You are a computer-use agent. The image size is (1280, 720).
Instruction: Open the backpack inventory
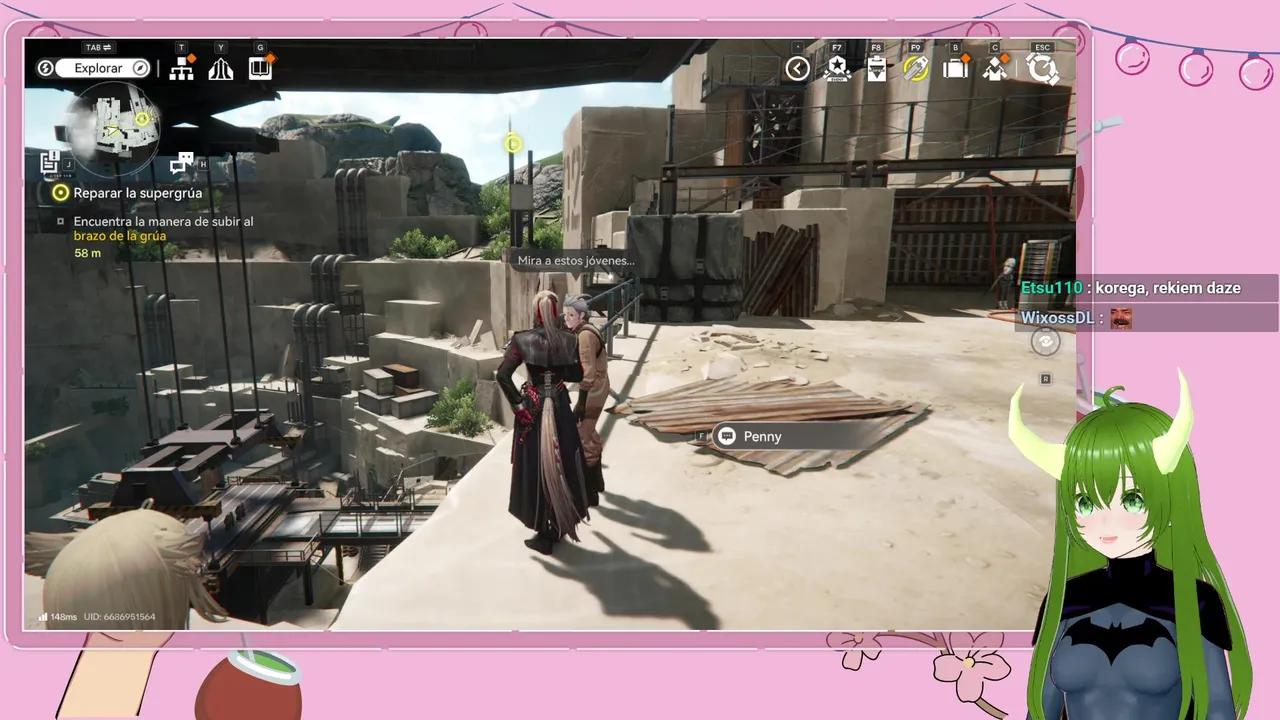pos(955,68)
